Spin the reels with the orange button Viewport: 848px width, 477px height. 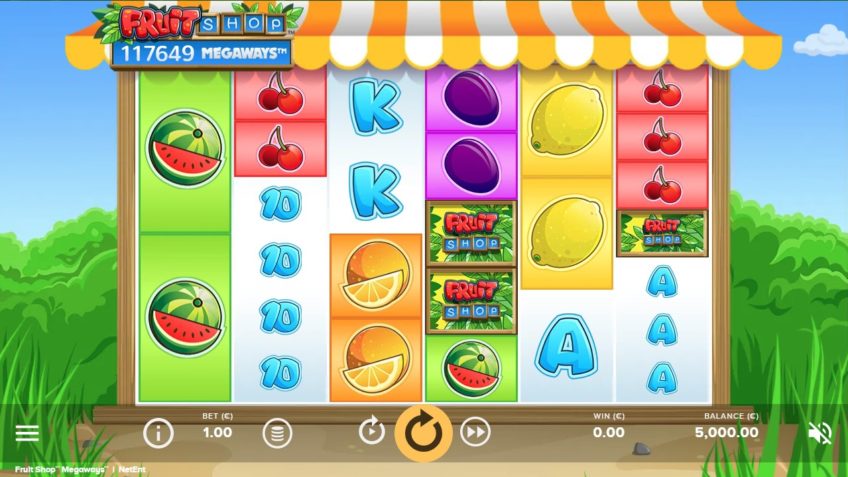coord(424,432)
